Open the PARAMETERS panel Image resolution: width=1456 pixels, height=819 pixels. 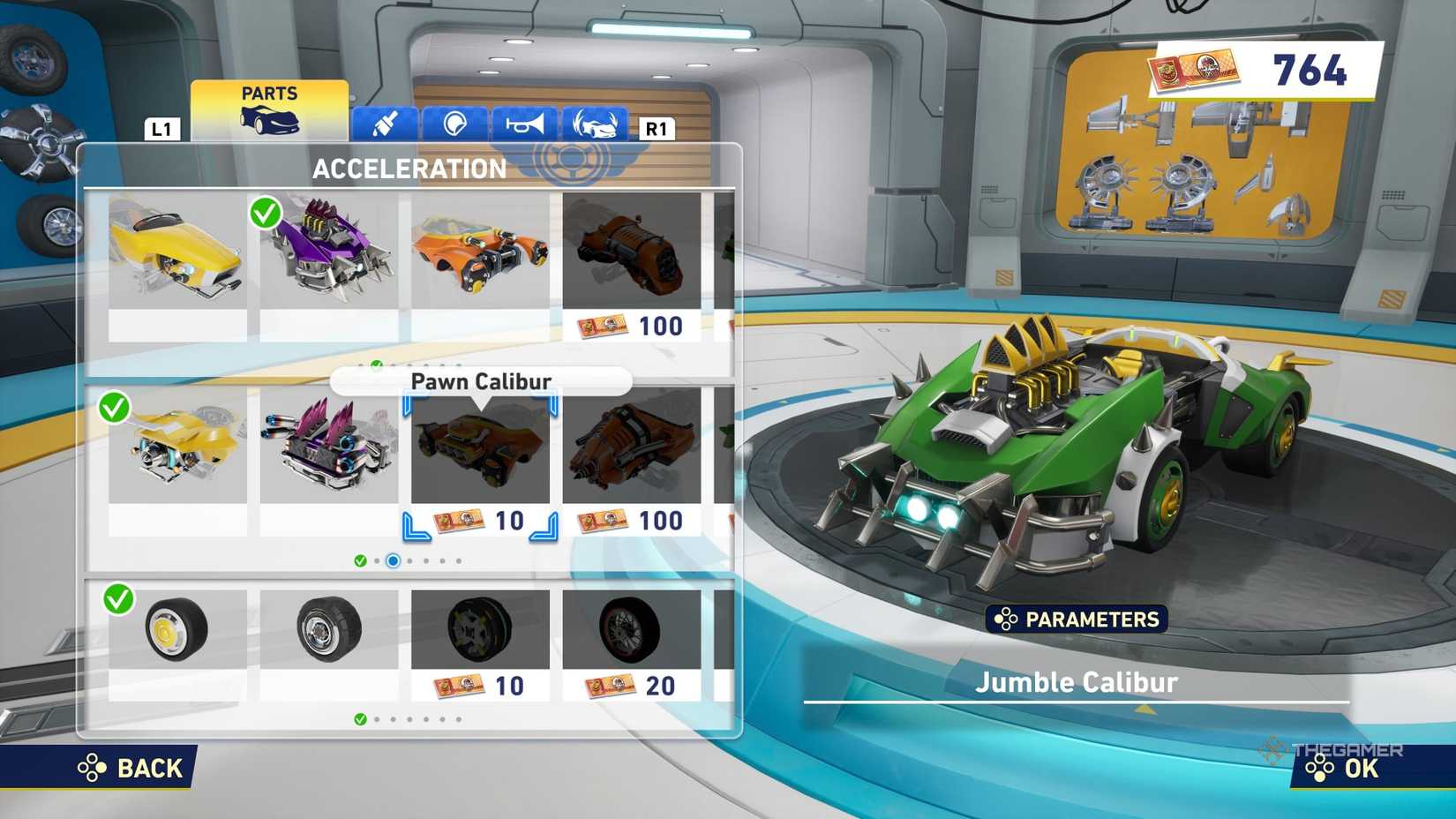tap(1077, 620)
